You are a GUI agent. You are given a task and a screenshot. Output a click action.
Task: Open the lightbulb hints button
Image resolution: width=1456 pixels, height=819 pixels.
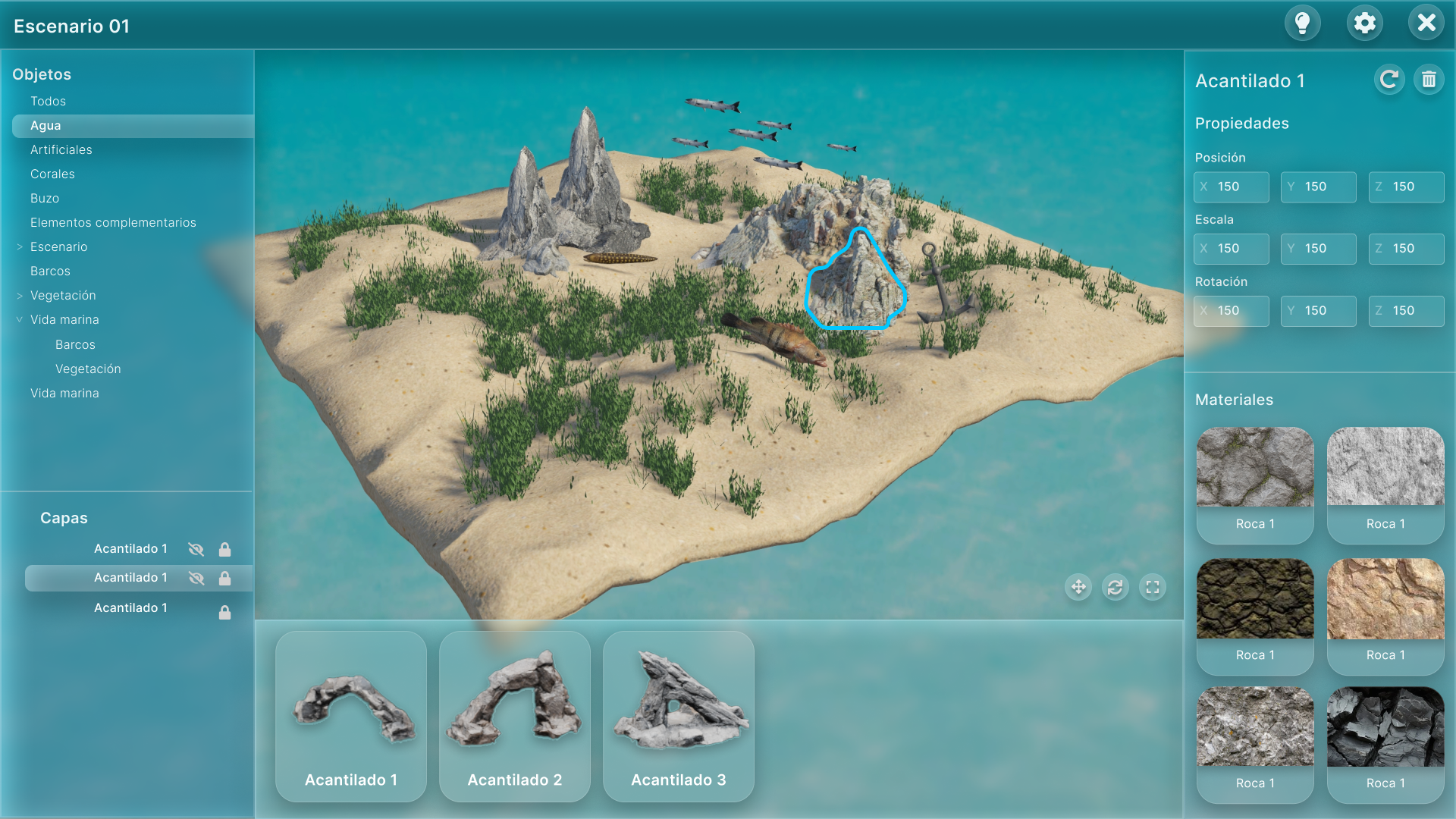[1302, 24]
